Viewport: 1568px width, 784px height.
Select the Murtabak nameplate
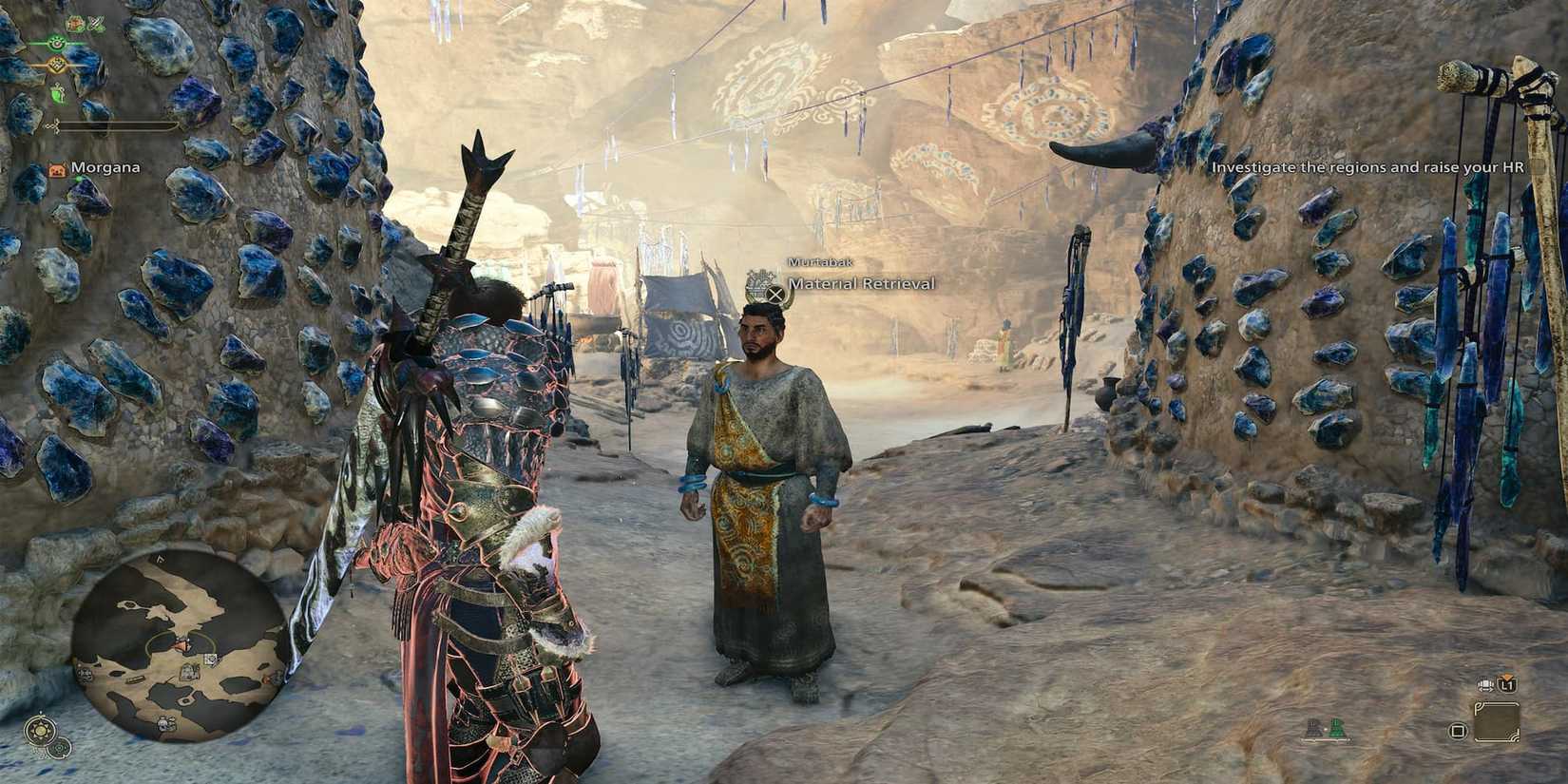(x=821, y=261)
